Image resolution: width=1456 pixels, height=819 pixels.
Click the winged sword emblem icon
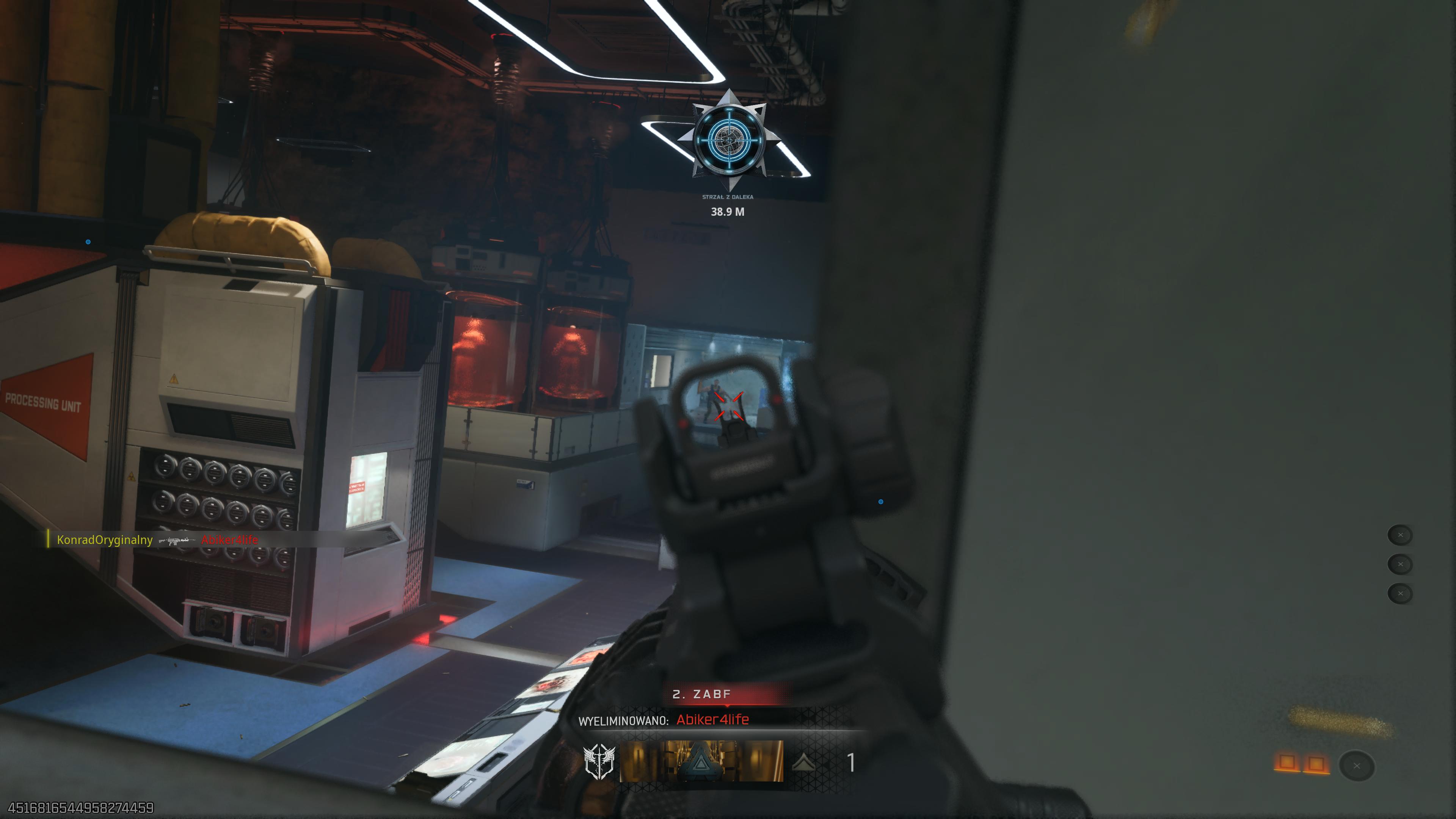pyautogui.click(x=599, y=762)
